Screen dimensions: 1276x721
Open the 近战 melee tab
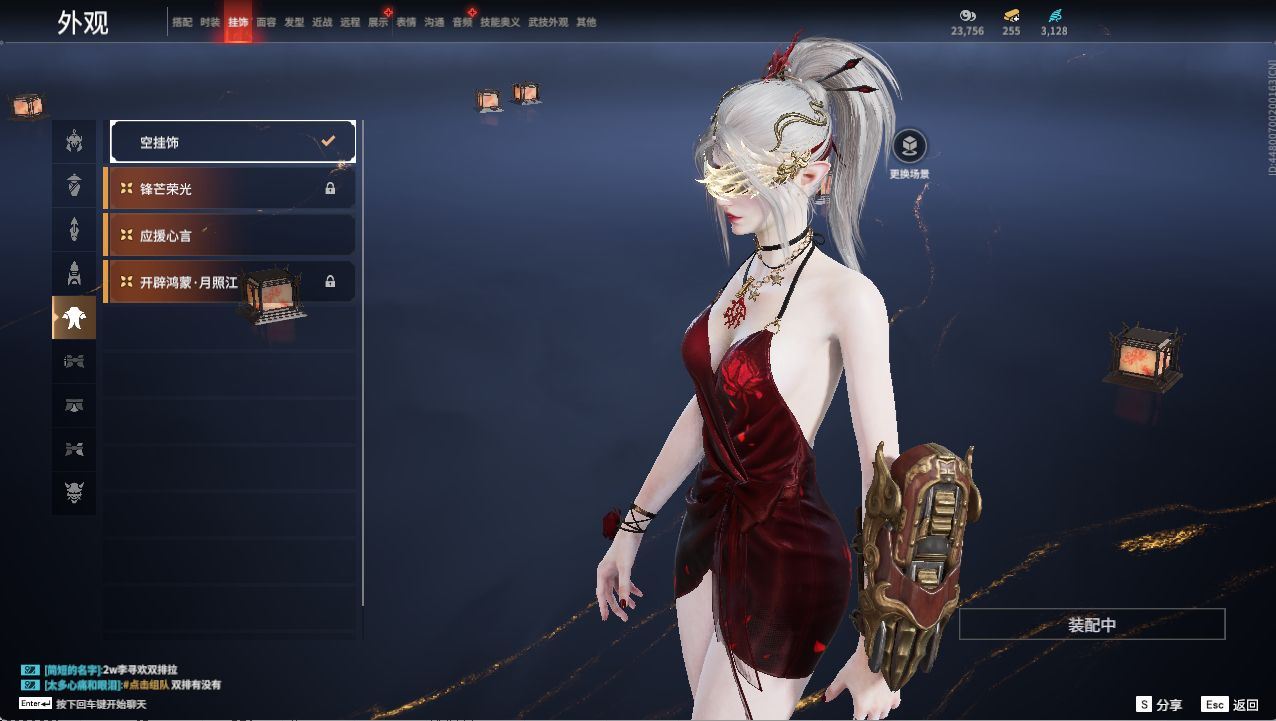point(322,22)
